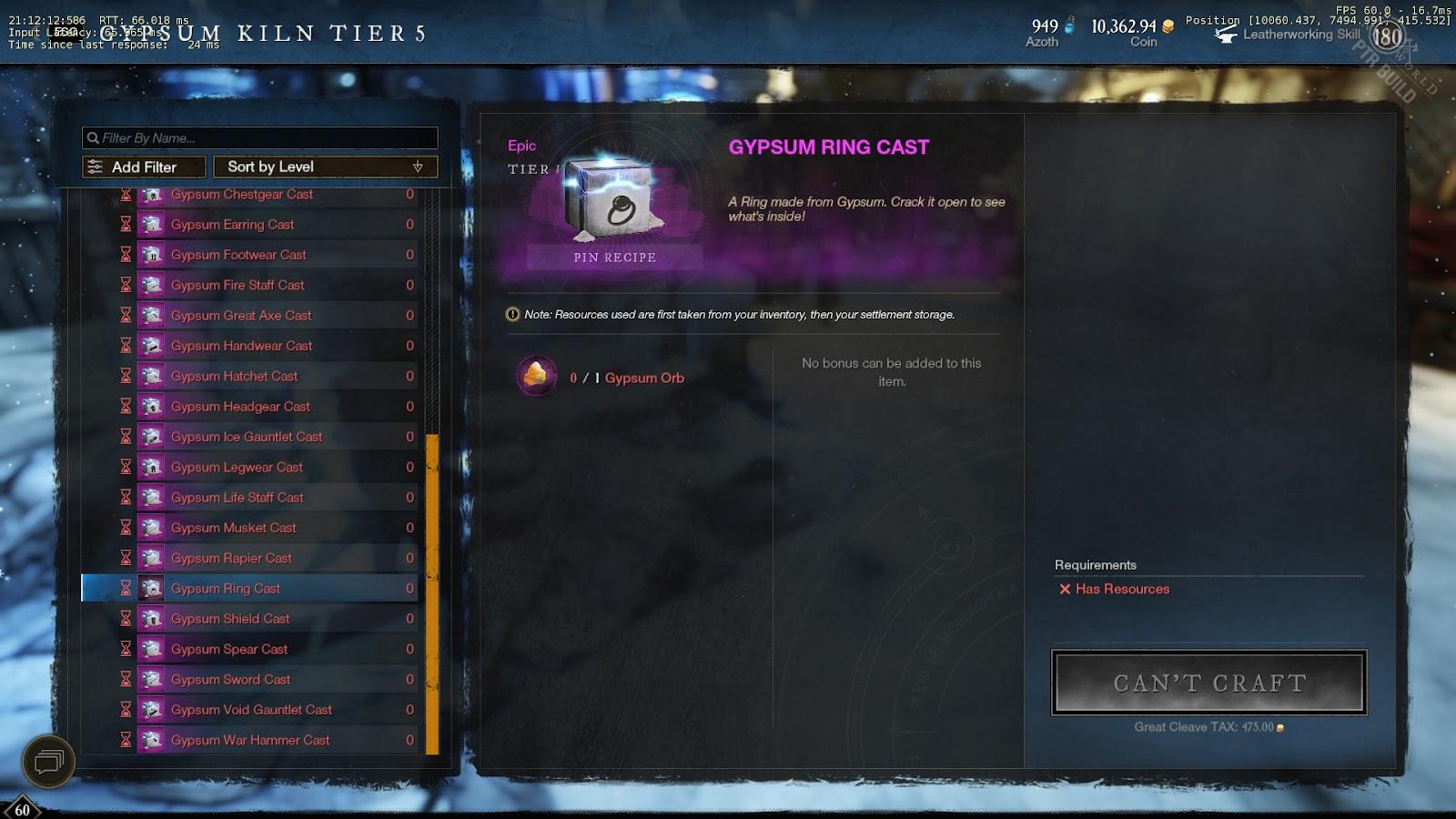Expand the Sort by Level dropdown
Screen dimensions: 1456x819
(x=325, y=167)
